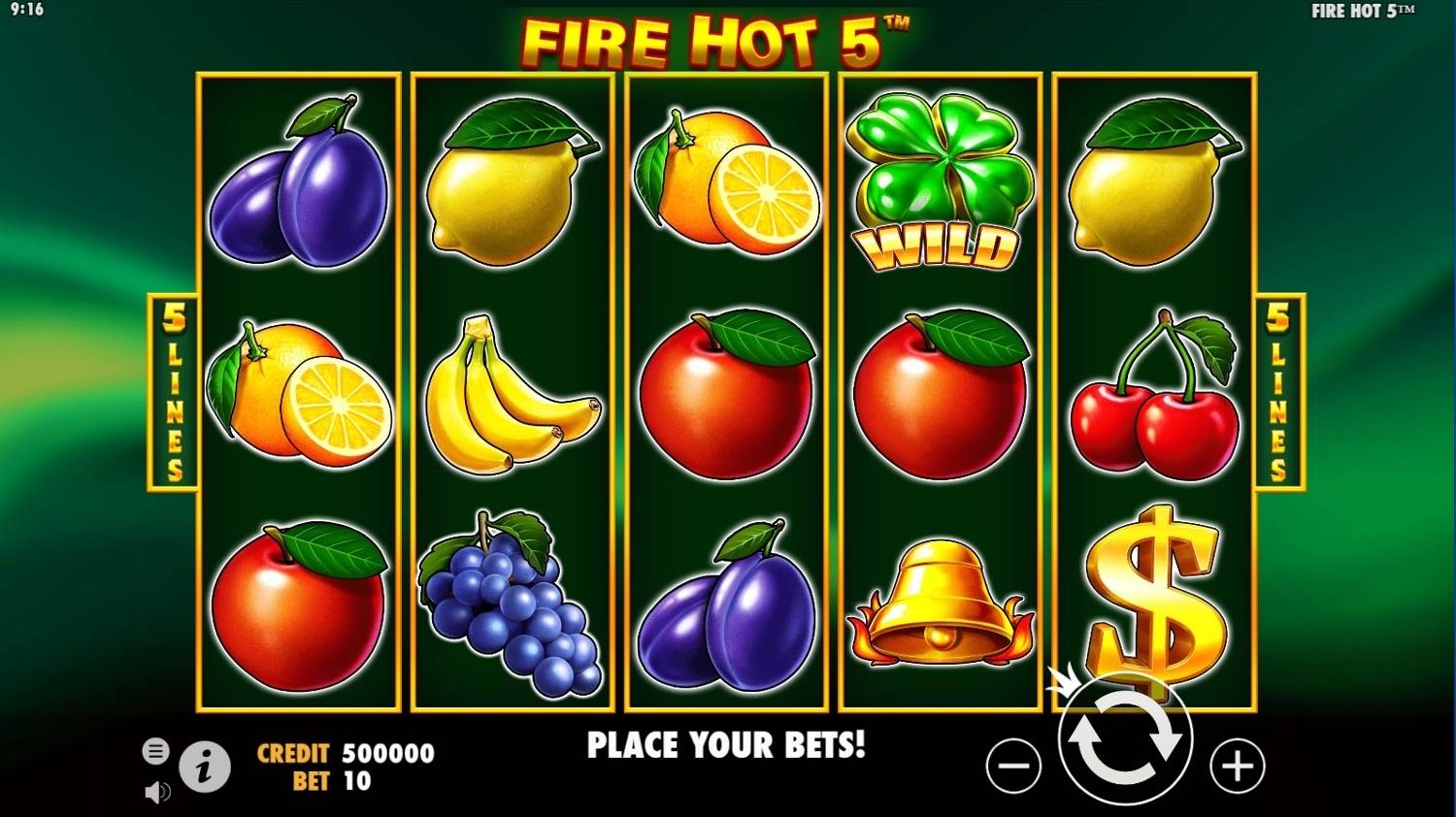Screen dimensions: 1456x817
Task: Decrease the bet with the minus button
Action: (x=1013, y=767)
